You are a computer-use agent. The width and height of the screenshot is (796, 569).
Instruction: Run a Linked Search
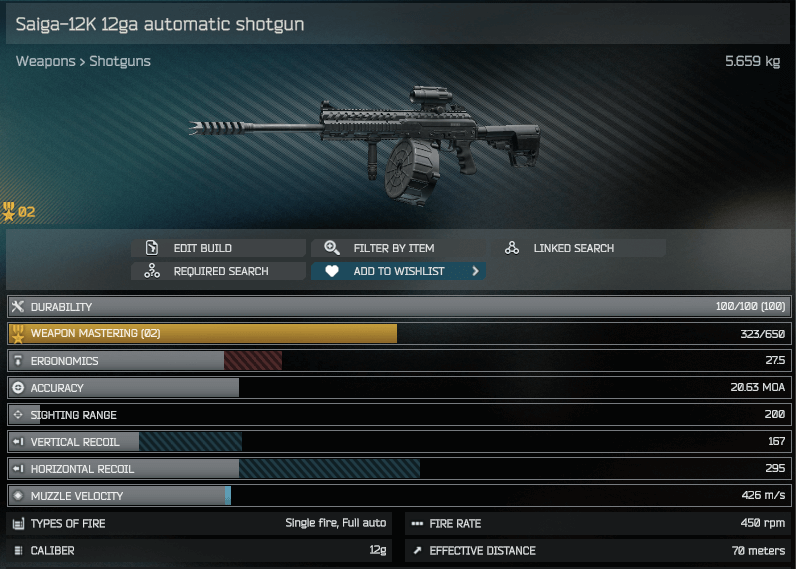pos(578,248)
